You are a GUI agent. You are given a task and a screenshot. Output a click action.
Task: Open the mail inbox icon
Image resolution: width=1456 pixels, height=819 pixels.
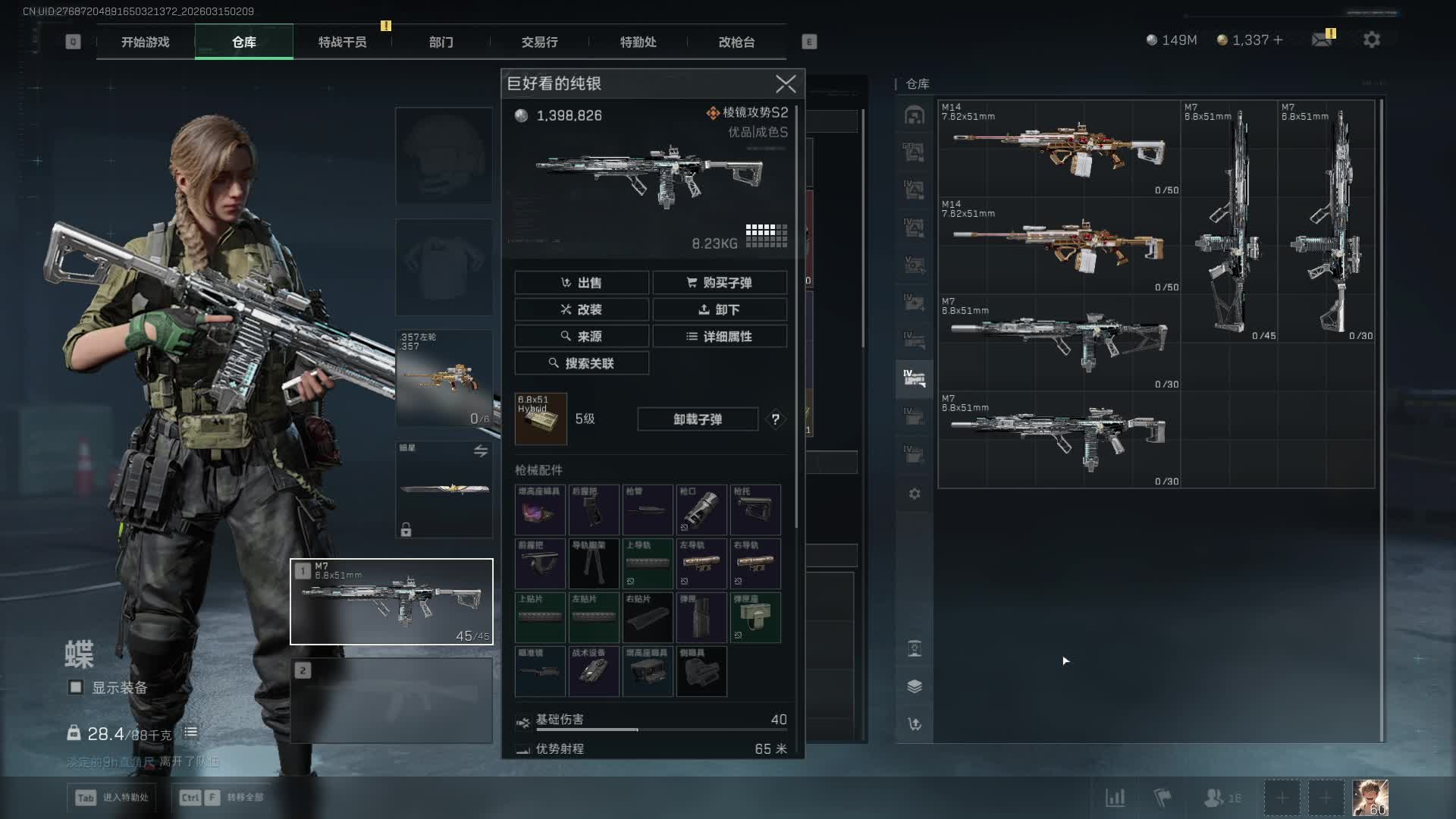[1323, 39]
